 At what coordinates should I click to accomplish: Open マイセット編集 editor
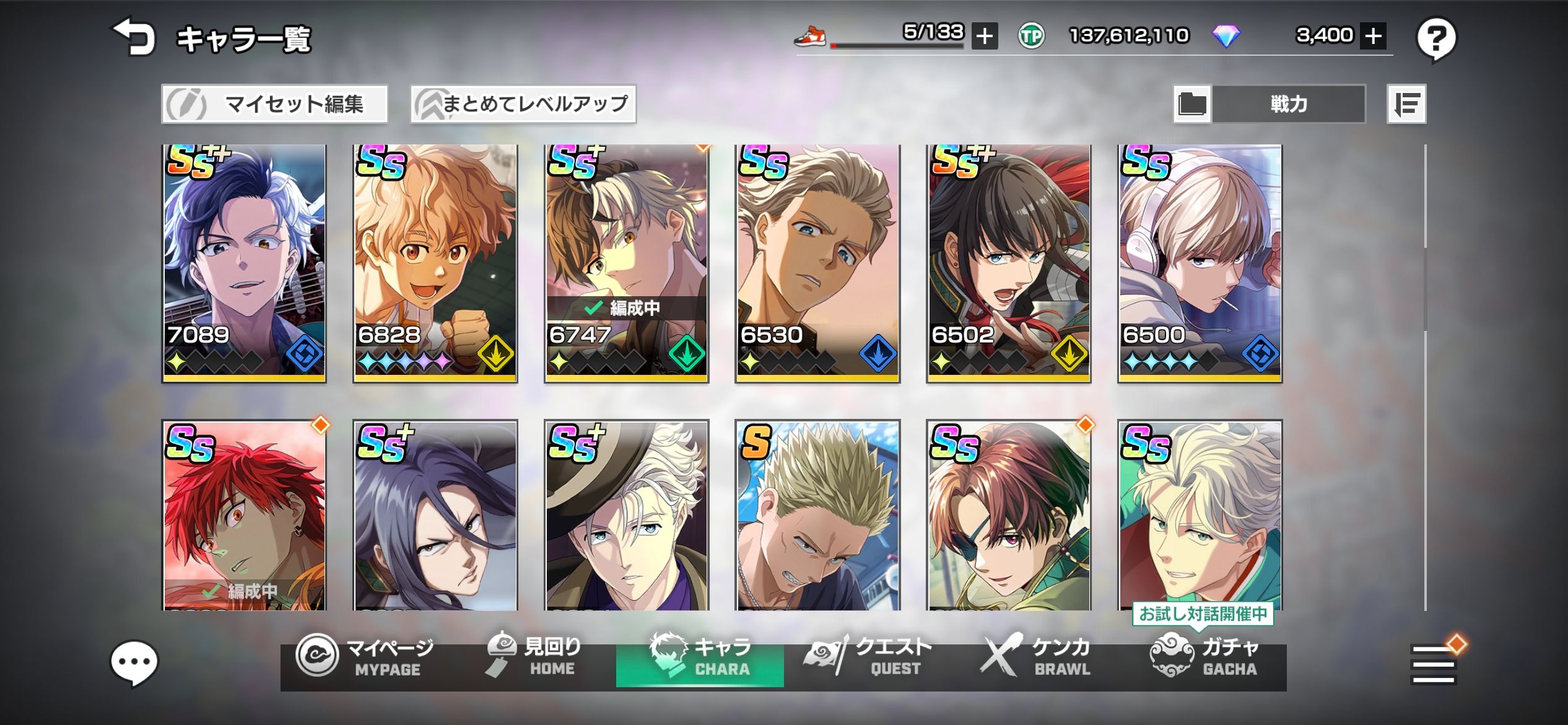tap(274, 104)
